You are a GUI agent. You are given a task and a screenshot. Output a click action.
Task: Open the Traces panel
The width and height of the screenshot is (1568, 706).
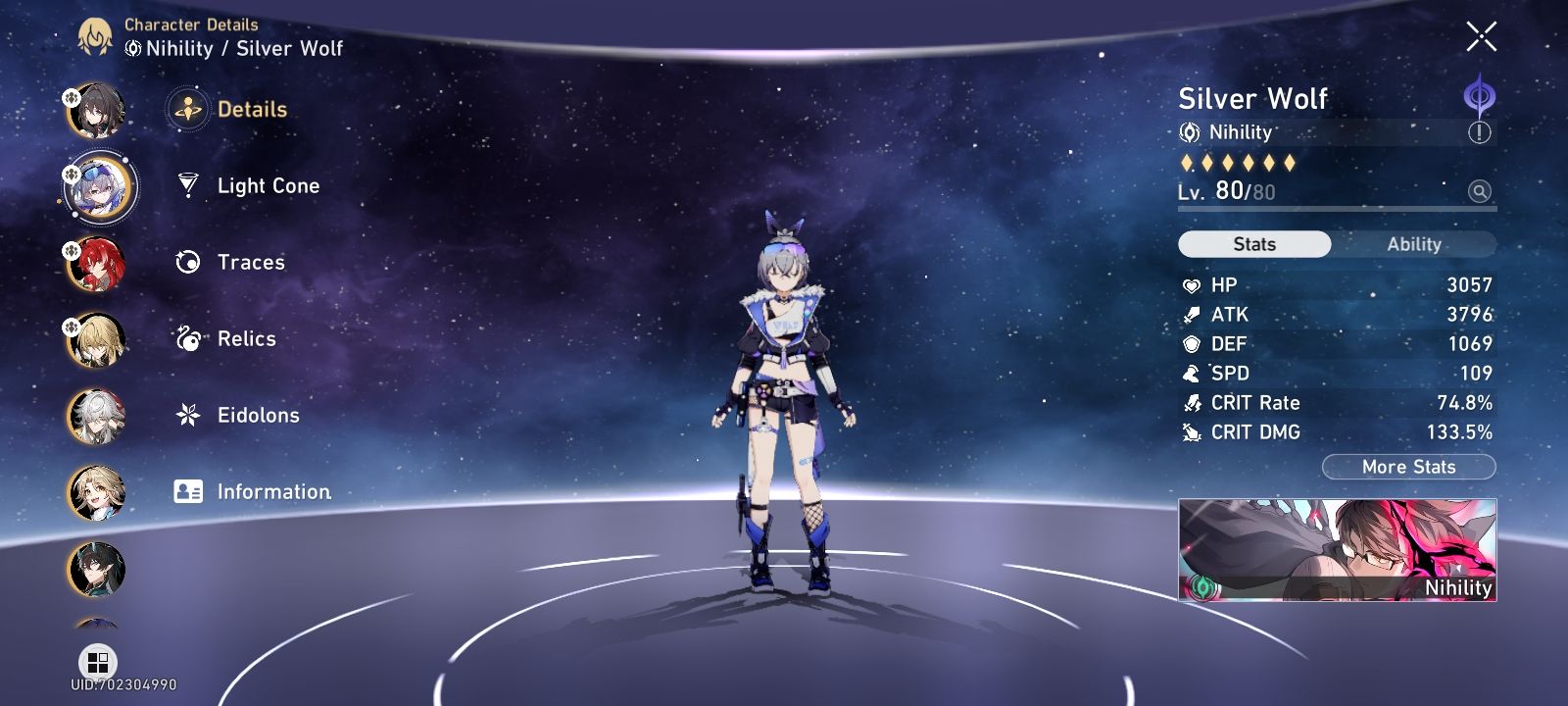[x=250, y=262]
